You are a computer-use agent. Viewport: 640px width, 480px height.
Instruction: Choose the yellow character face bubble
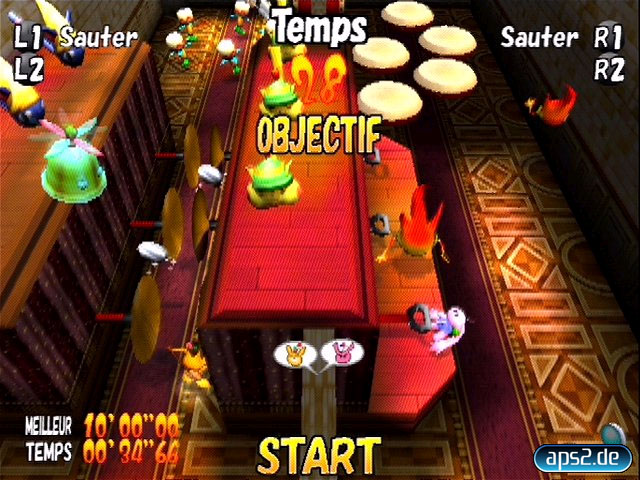tap(294, 352)
